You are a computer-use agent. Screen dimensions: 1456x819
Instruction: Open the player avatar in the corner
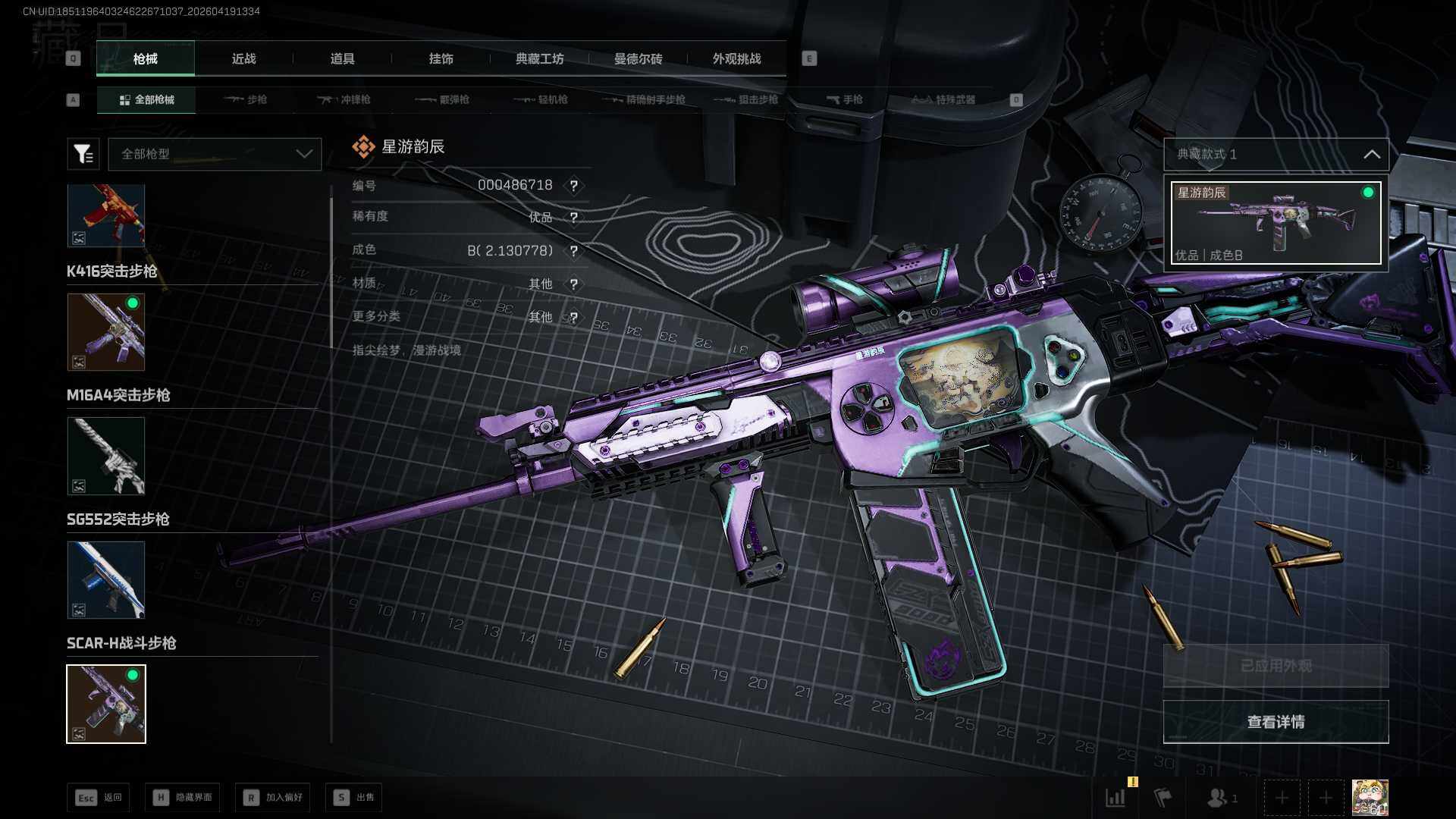click(1370, 798)
